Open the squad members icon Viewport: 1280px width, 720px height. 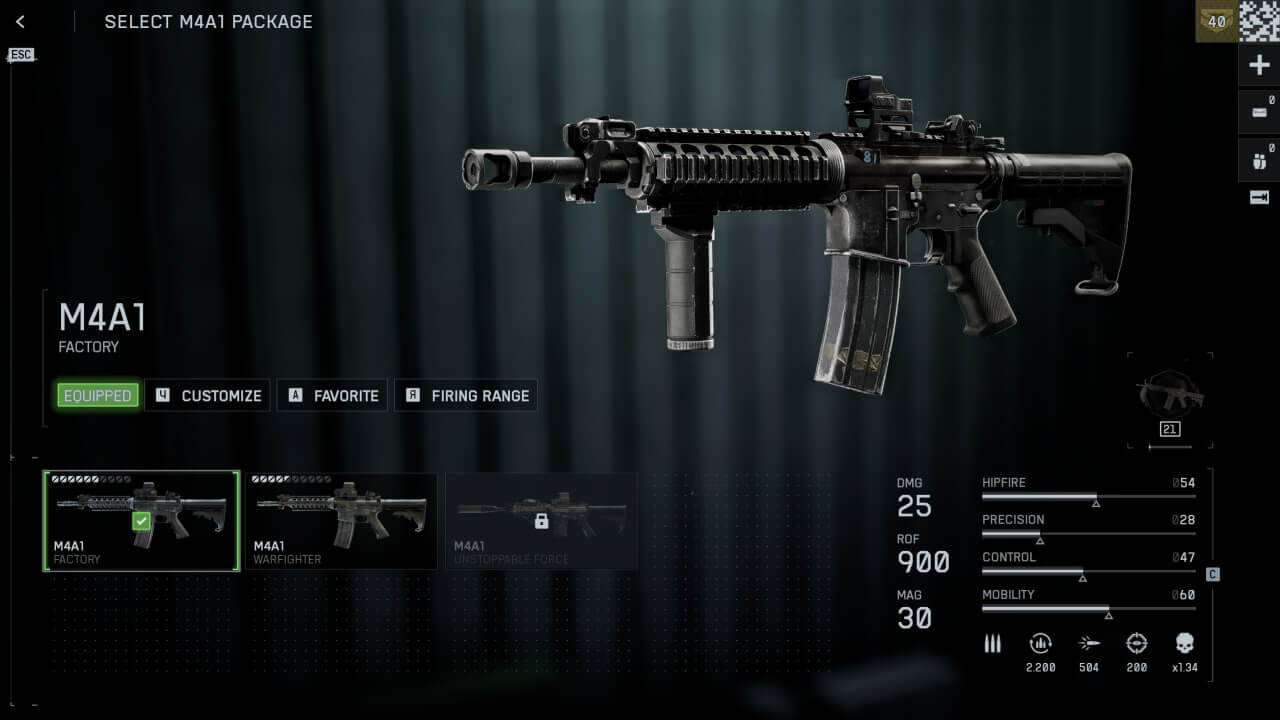[x=1259, y=159]
